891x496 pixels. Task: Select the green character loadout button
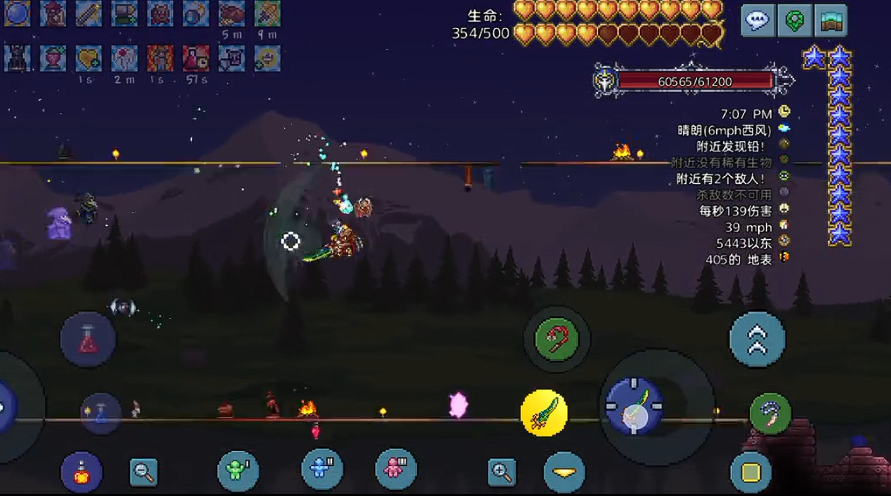tap(238, 471)
